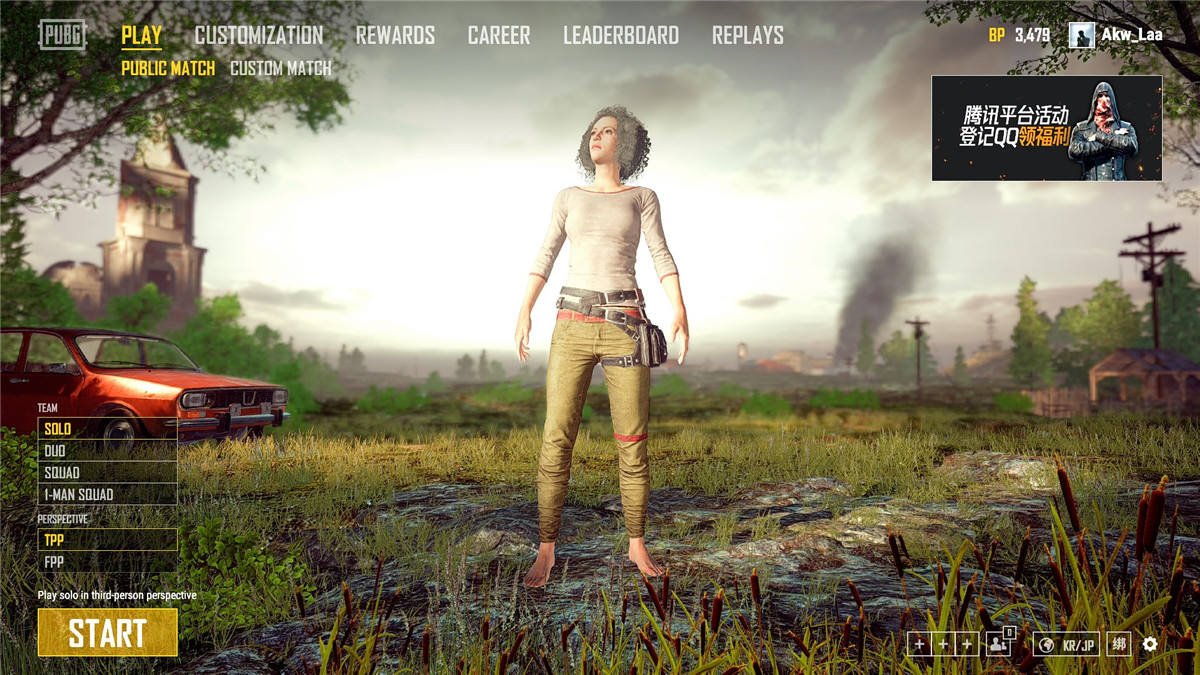Switch to CUSTOM MATCH
The height and width of the screenshot is (675, 1200).
(280, 69)
